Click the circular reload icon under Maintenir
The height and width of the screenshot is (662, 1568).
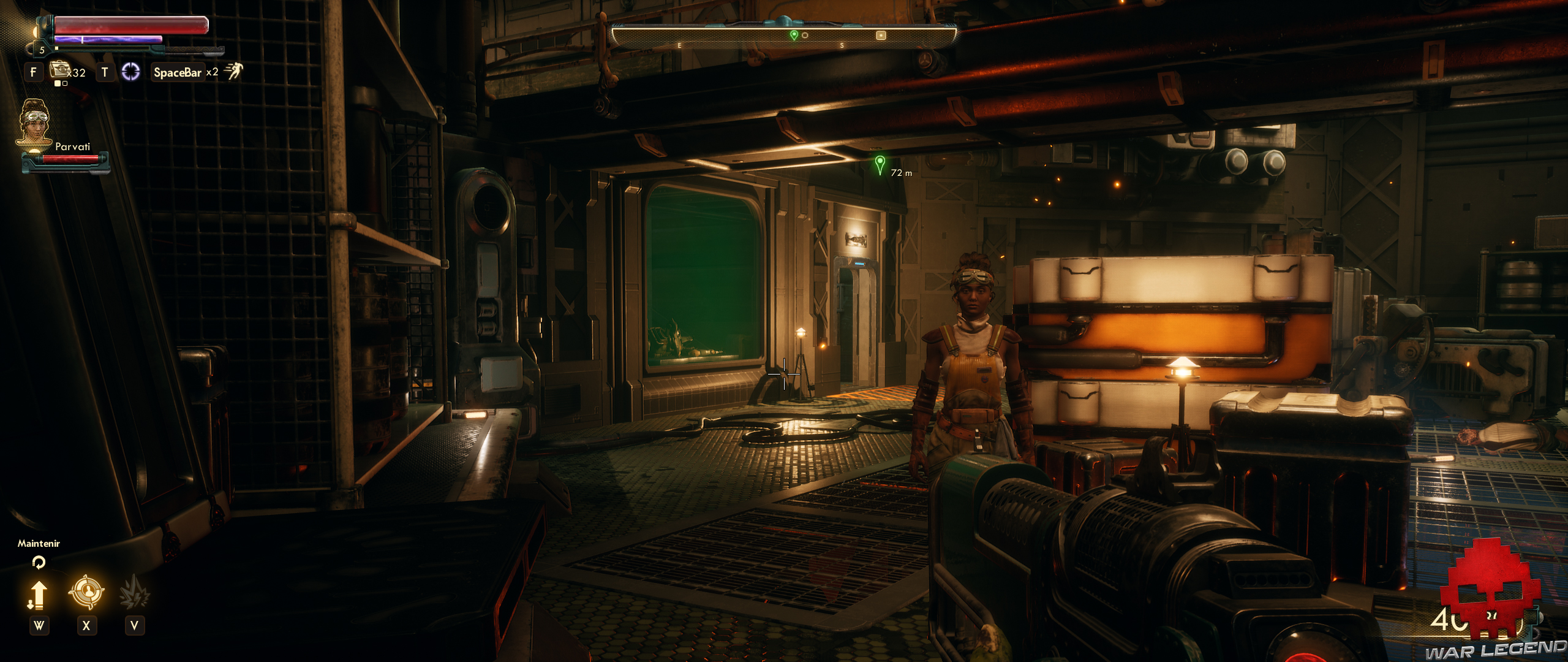pyautogui.click(x=39, y=562)
